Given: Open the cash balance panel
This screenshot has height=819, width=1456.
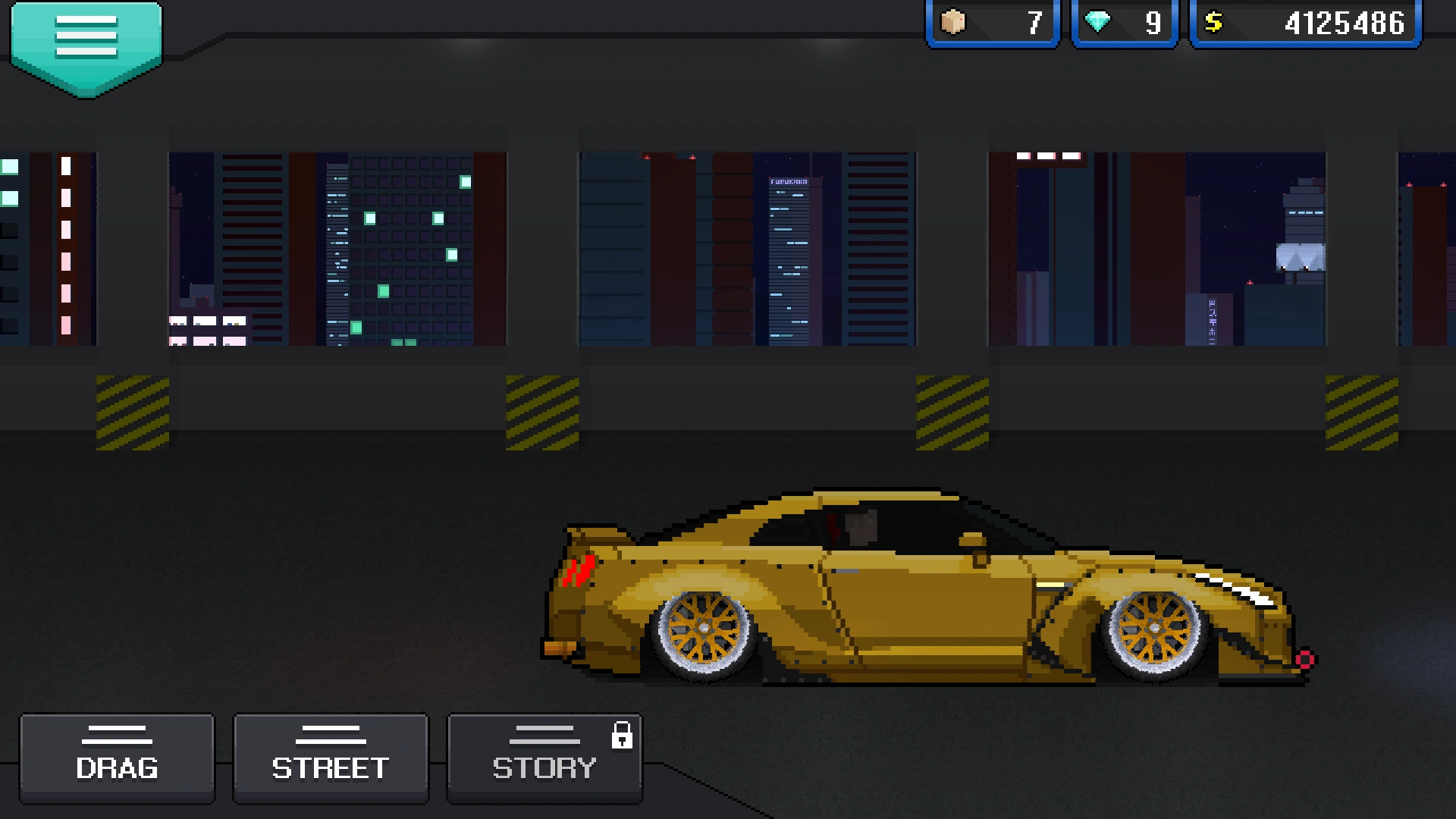Looking at the screenshot, I should point(1305,24).
